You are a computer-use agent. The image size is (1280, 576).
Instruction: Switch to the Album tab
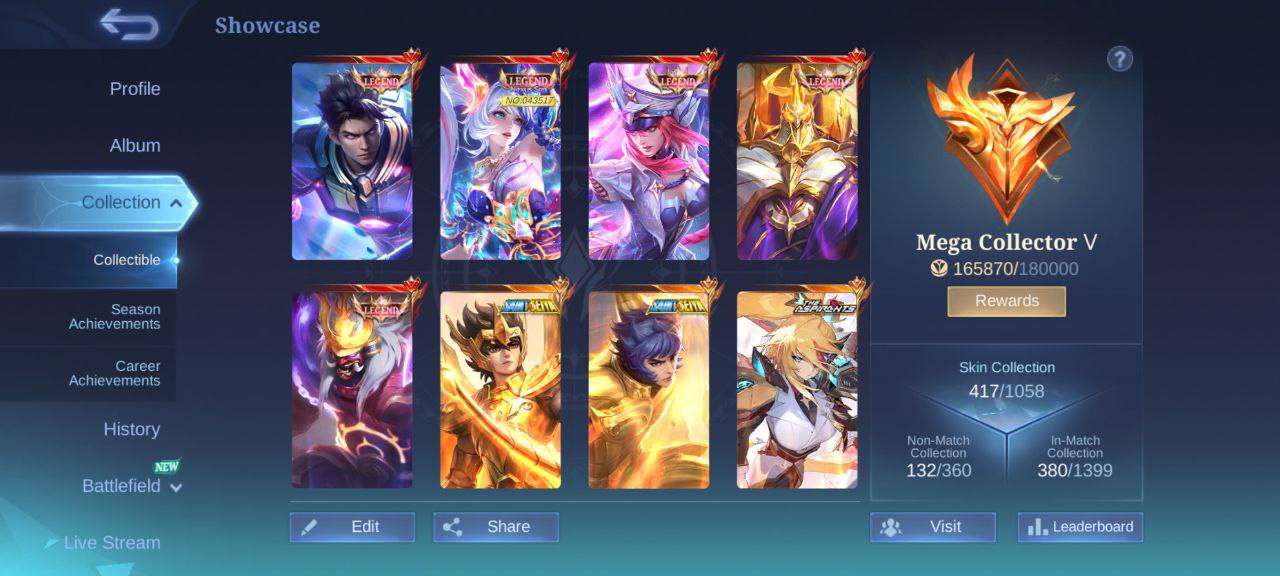tap(135, 146)
